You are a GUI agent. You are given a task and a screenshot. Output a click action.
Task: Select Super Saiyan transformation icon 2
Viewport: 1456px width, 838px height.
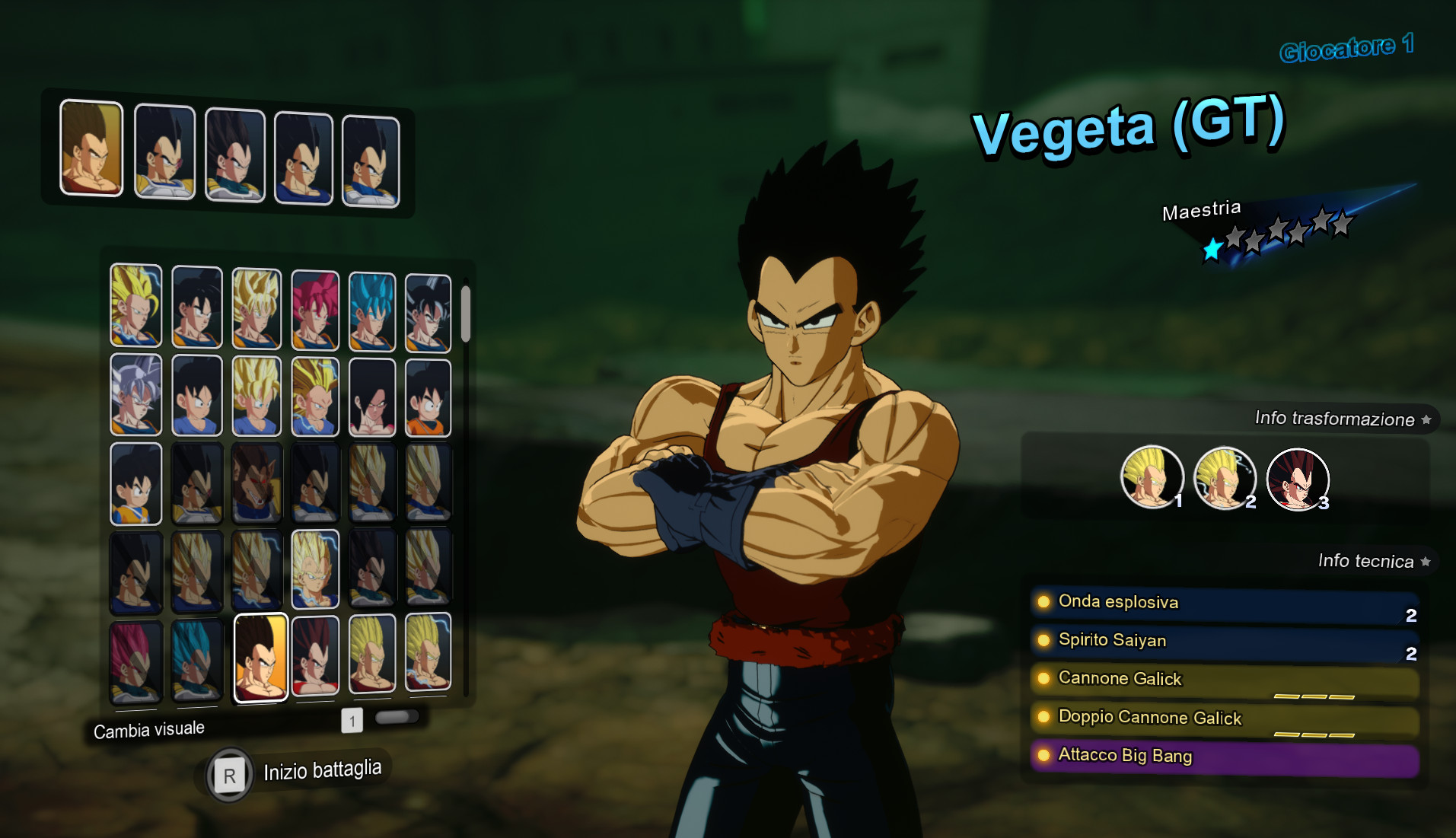(x=1224, y=478)
